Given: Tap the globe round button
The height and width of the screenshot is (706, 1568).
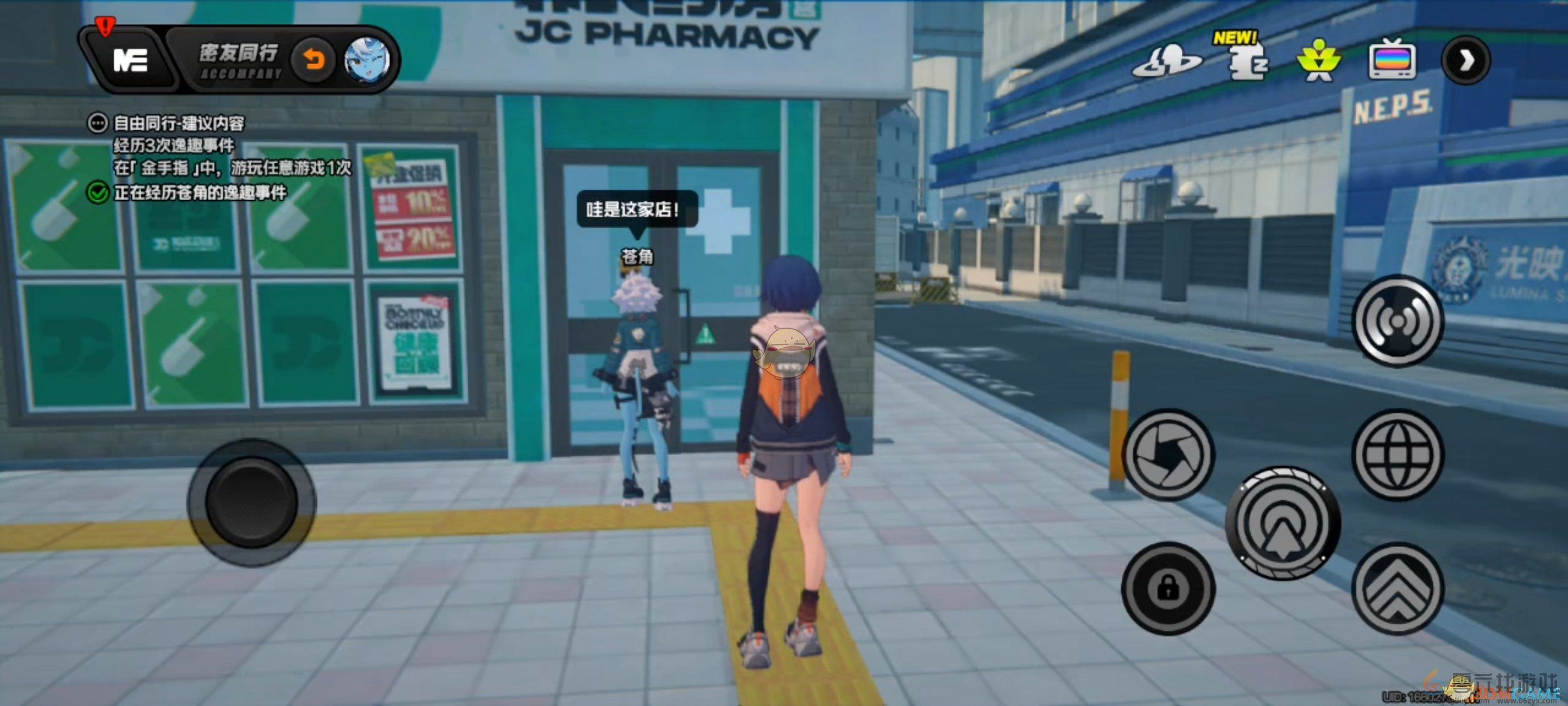Looking at the screenshot, I should coord(1397,455).
